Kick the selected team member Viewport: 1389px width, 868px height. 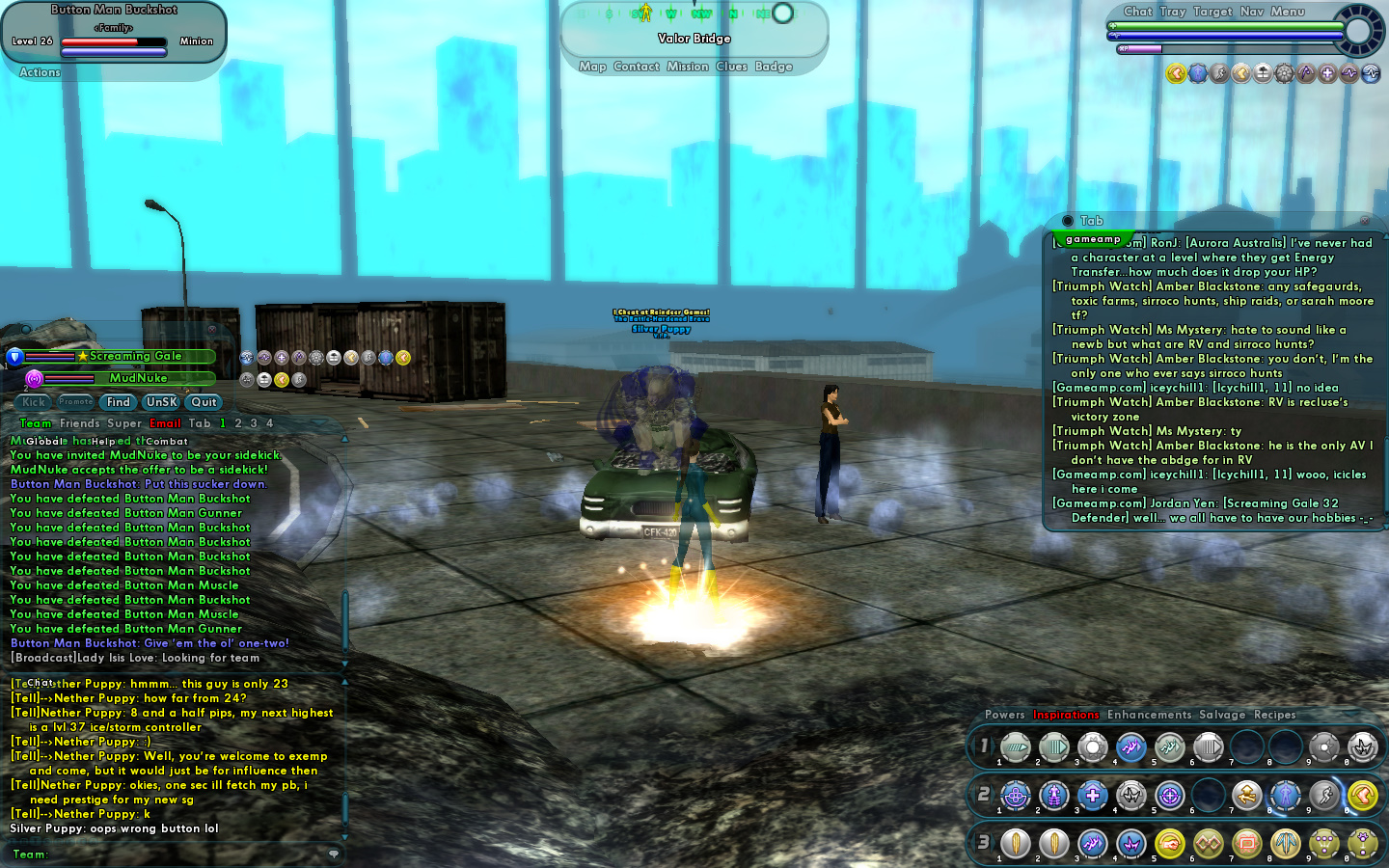point(34,402)
